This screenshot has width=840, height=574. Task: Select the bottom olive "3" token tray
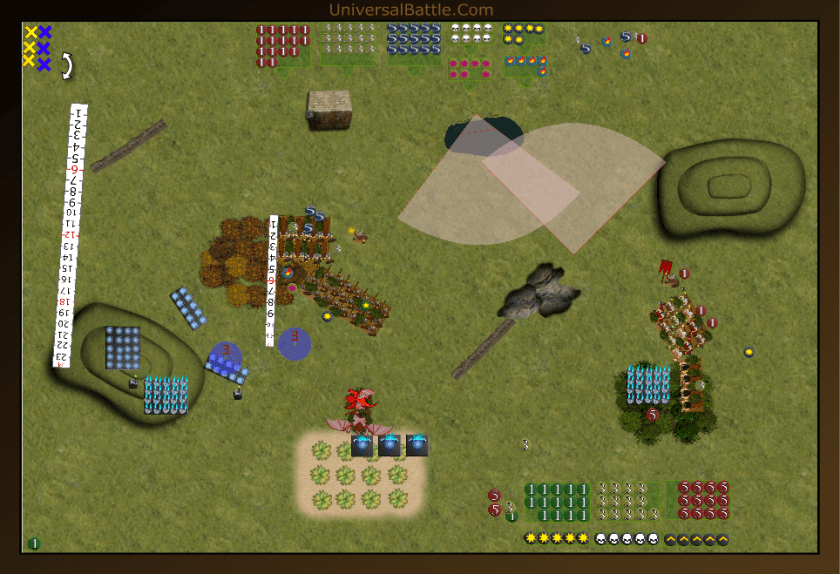click(x=626, y=501)
